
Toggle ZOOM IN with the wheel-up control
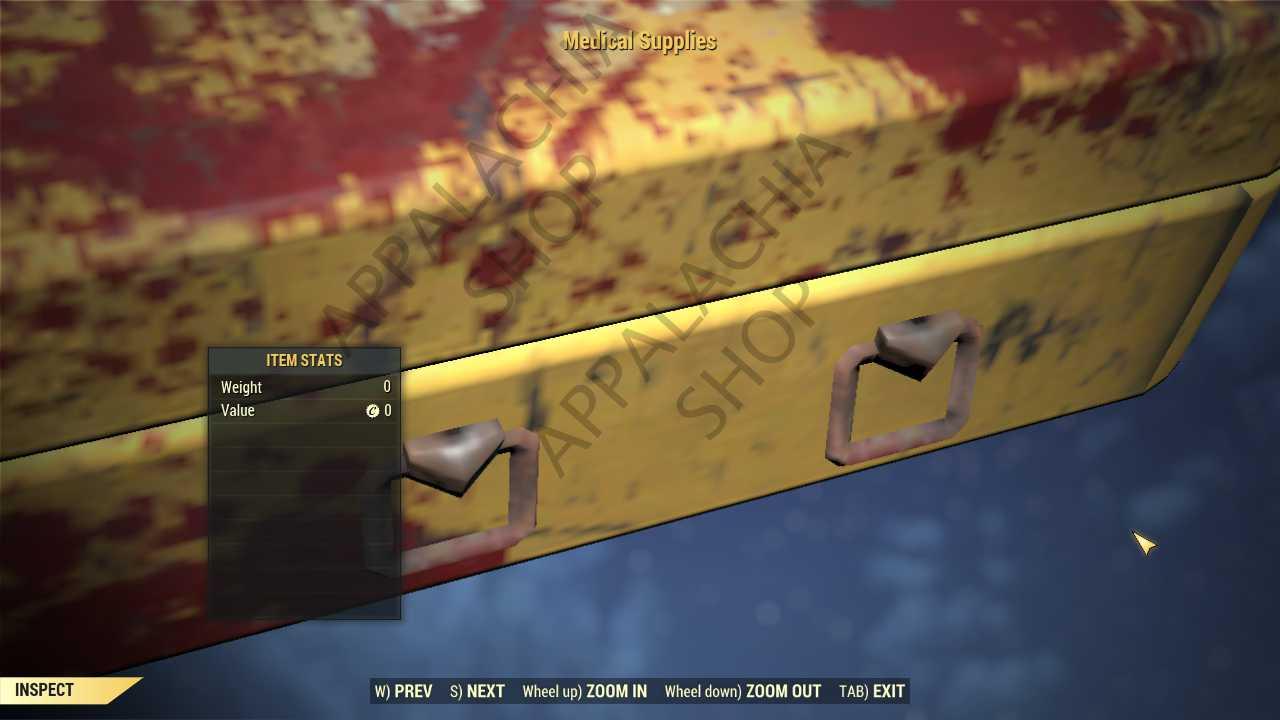click(585, 691)
